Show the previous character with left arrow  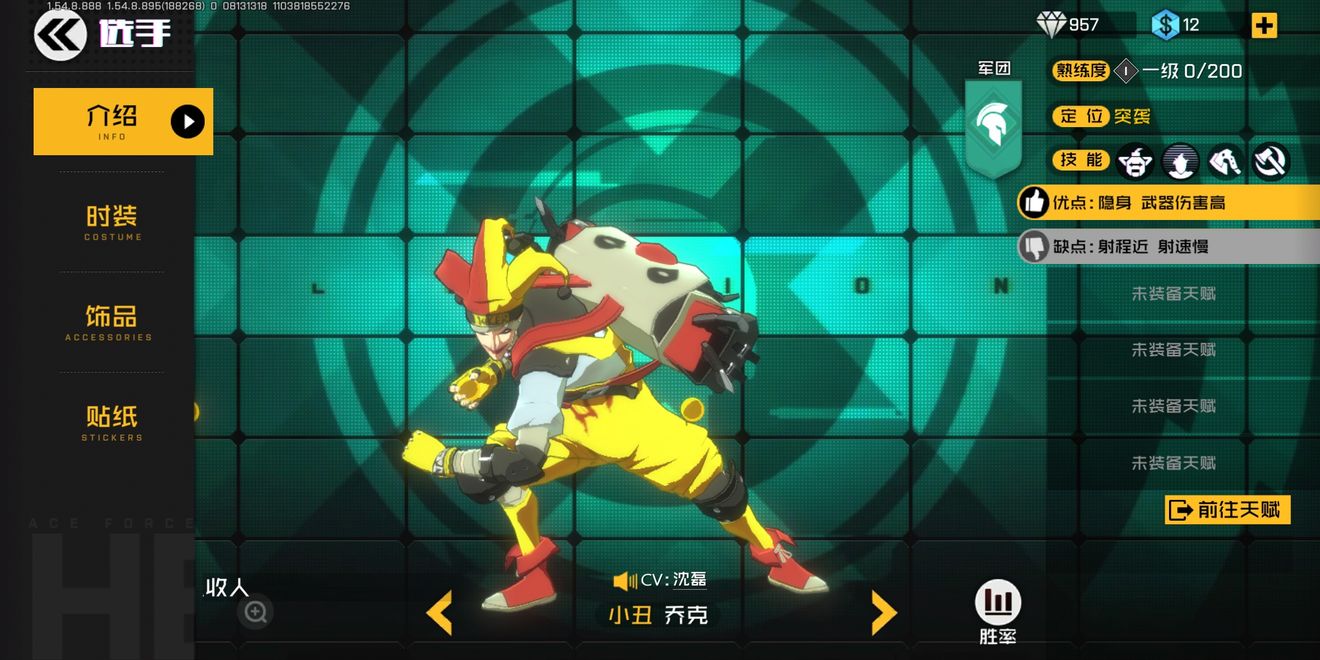pyautogui.click(x=439, y=612)
